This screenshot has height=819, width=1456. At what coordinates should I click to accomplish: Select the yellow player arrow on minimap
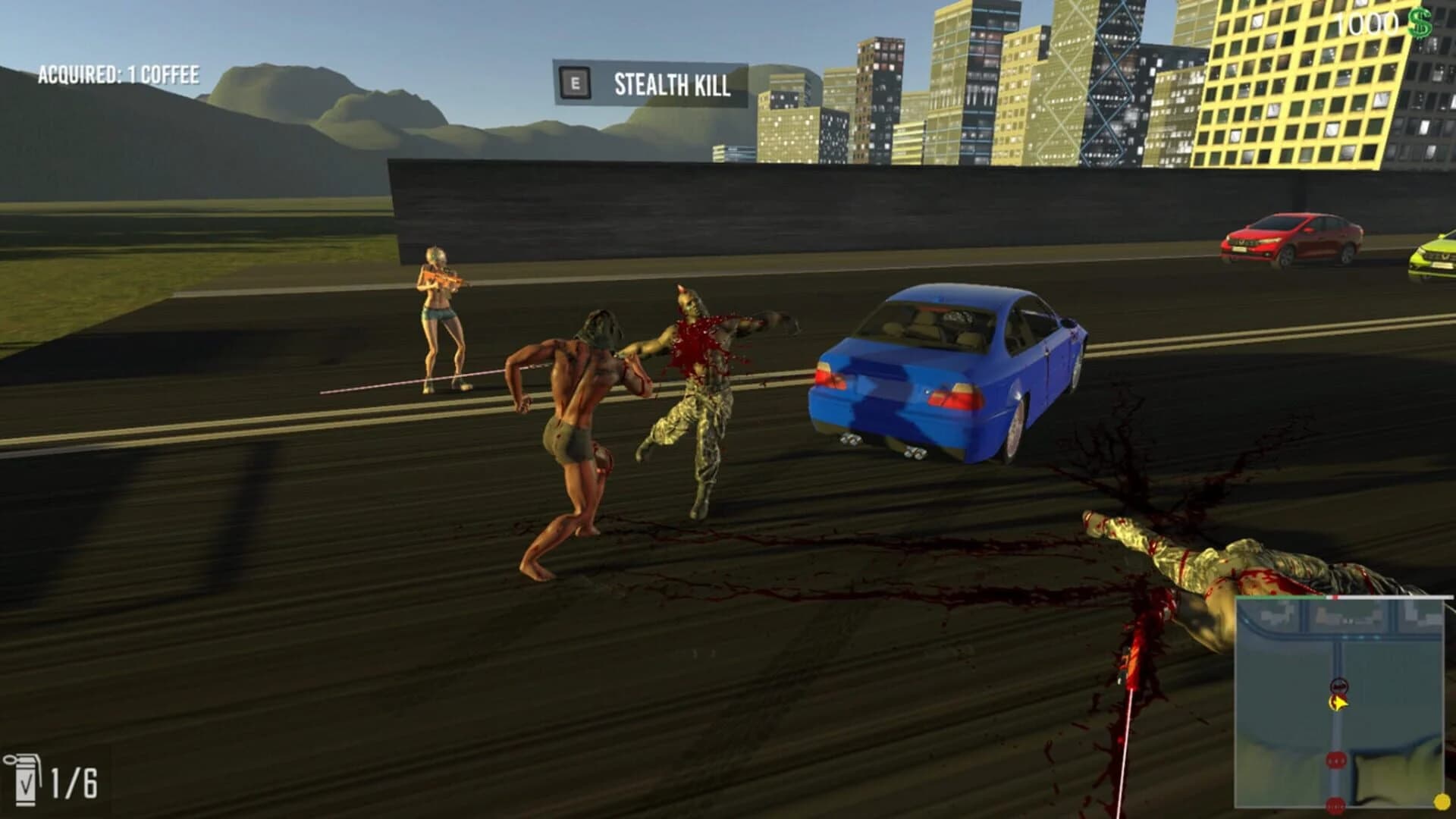[x=1339, y=704]
